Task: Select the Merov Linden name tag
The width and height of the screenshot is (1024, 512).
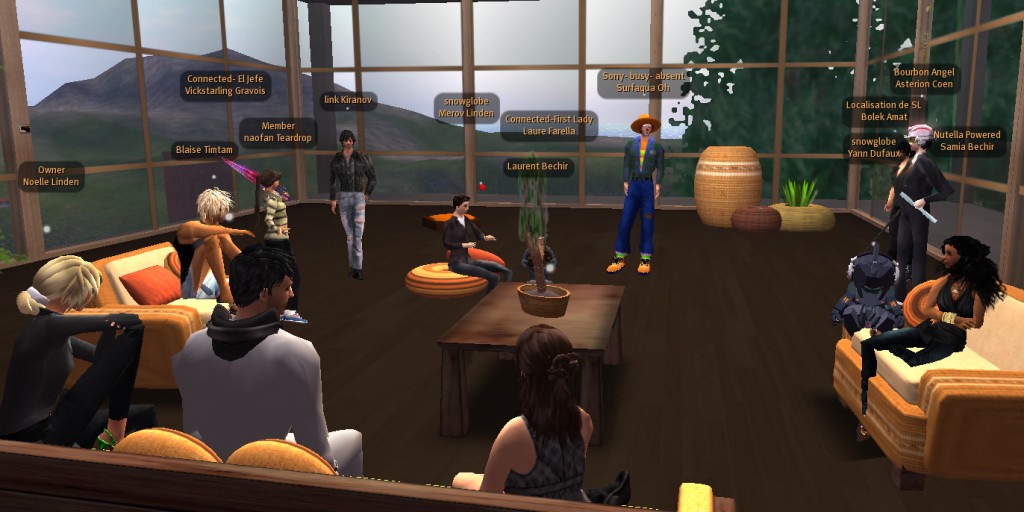Action: click(x=466, y=107)
